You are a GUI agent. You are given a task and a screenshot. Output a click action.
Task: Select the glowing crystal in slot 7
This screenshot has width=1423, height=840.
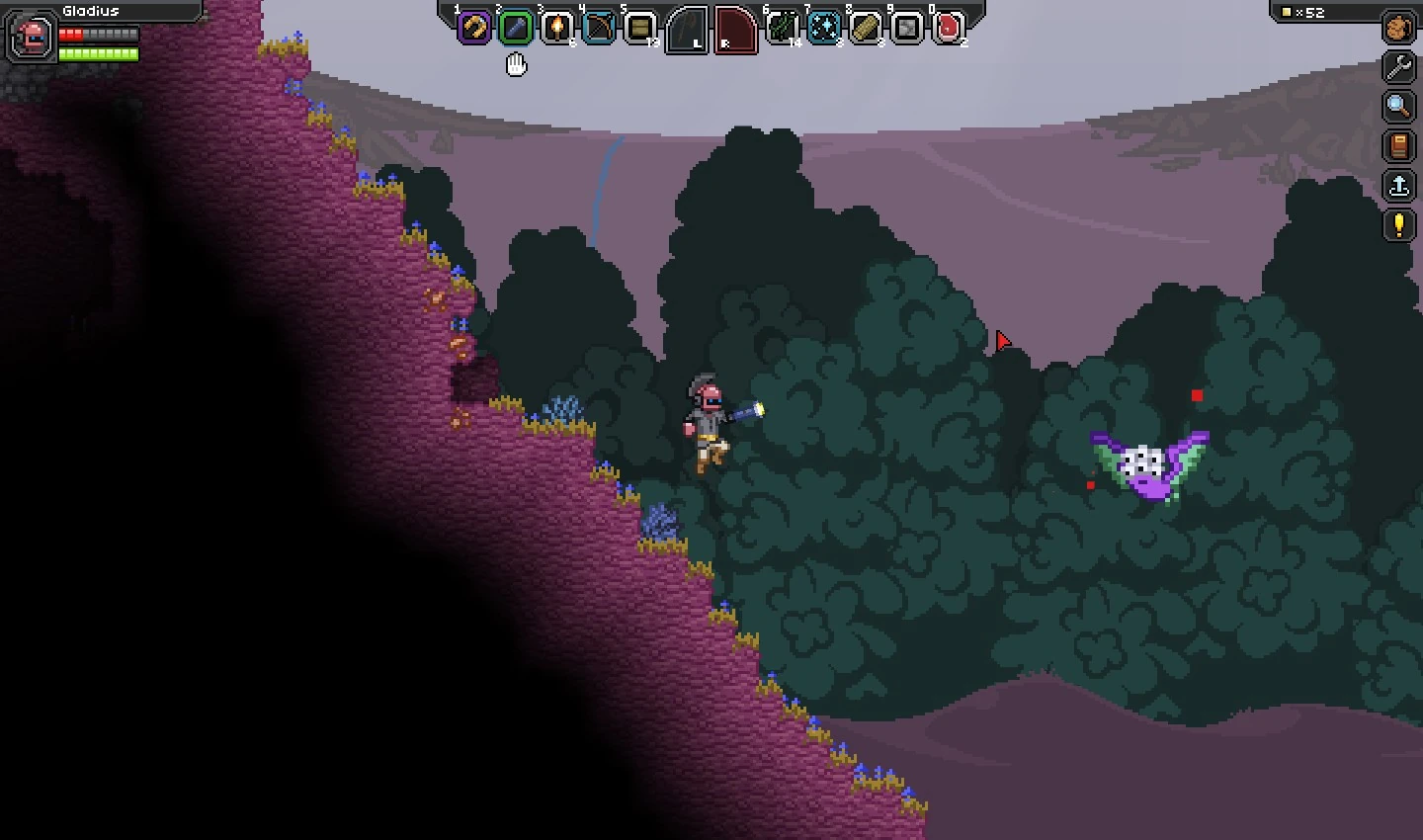[x=825, y=28]
